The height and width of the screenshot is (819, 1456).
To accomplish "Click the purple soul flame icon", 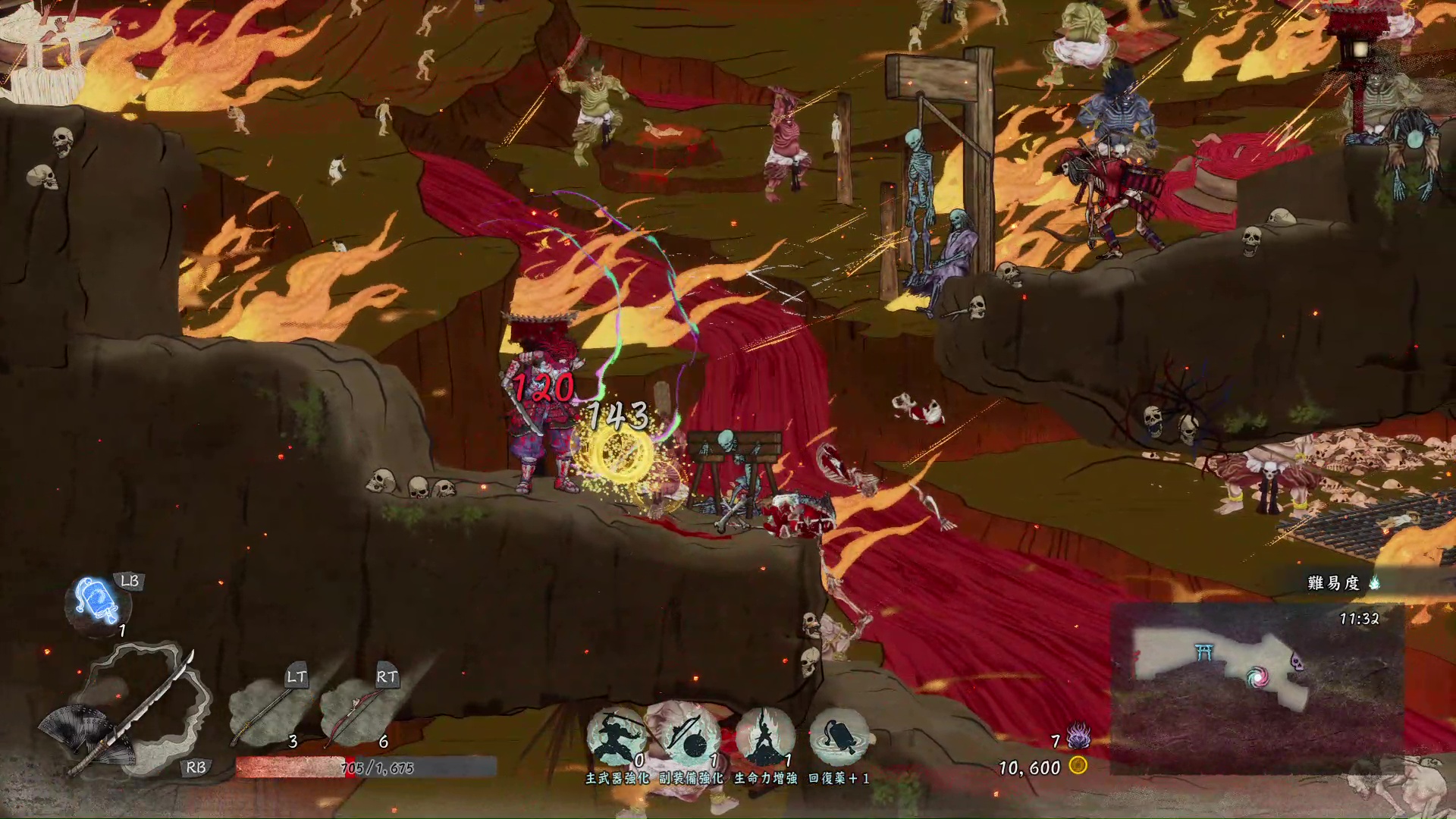I will point(1078,736).
